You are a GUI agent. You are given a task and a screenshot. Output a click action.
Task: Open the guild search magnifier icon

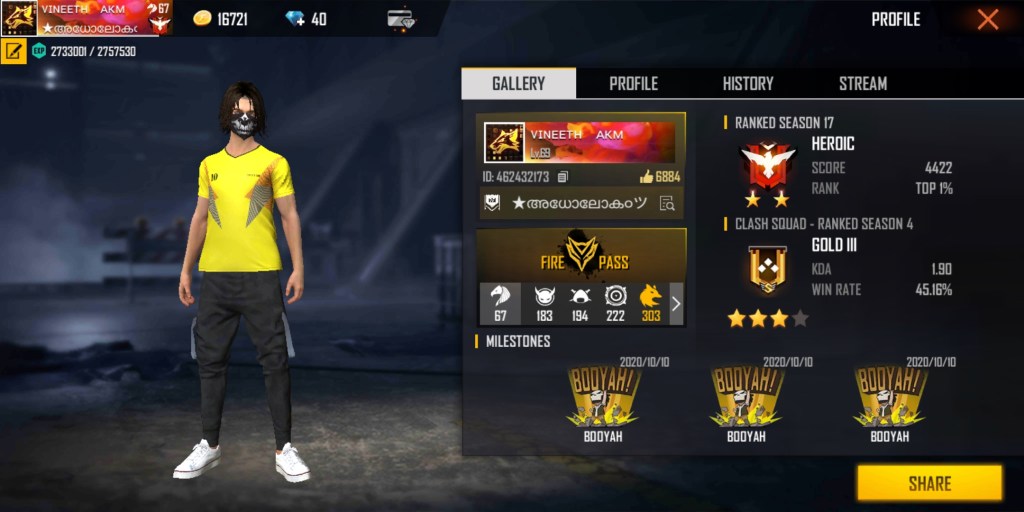(667, 203)
